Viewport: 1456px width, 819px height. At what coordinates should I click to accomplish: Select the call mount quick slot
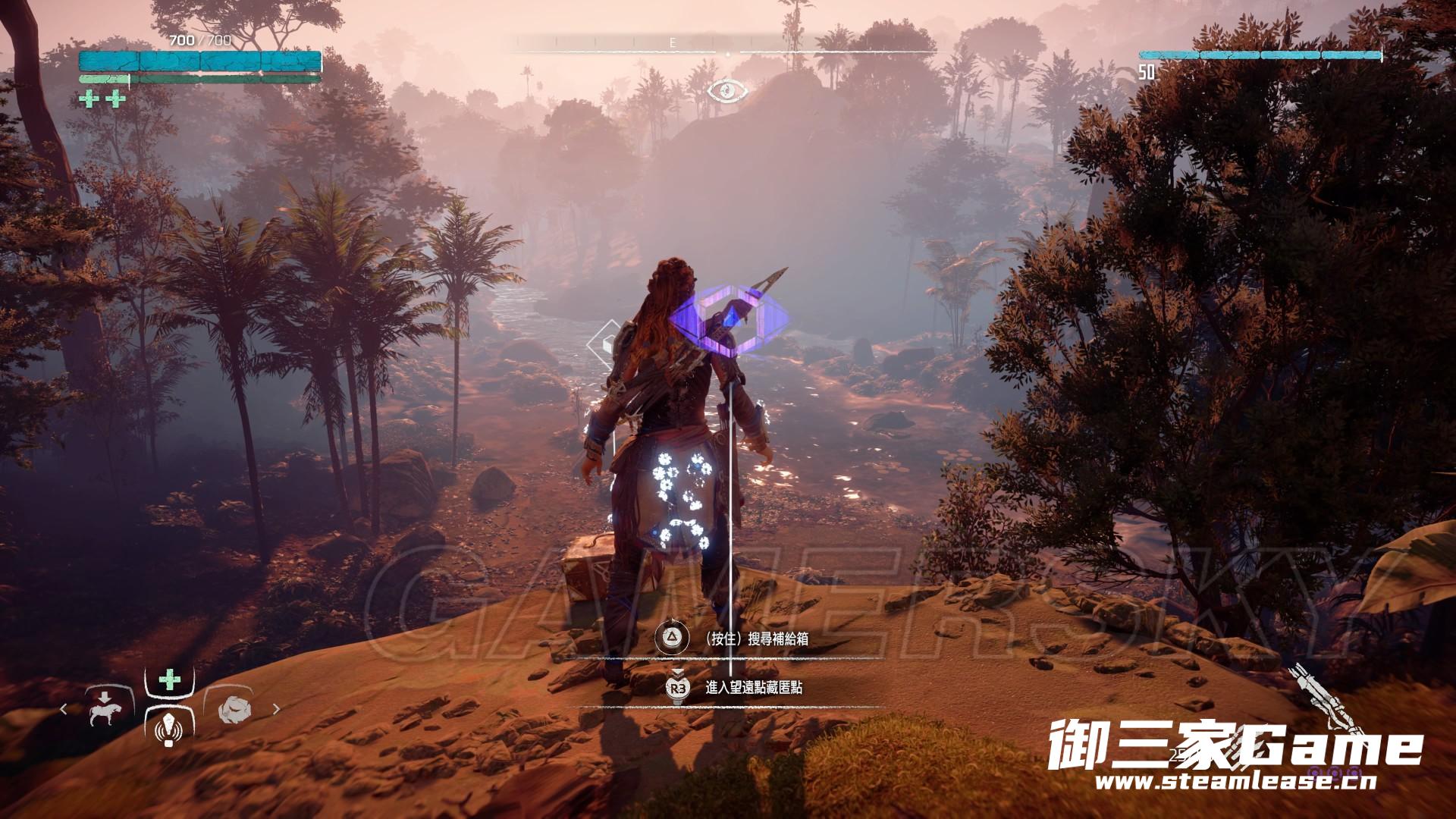click(x=105, y=710)
